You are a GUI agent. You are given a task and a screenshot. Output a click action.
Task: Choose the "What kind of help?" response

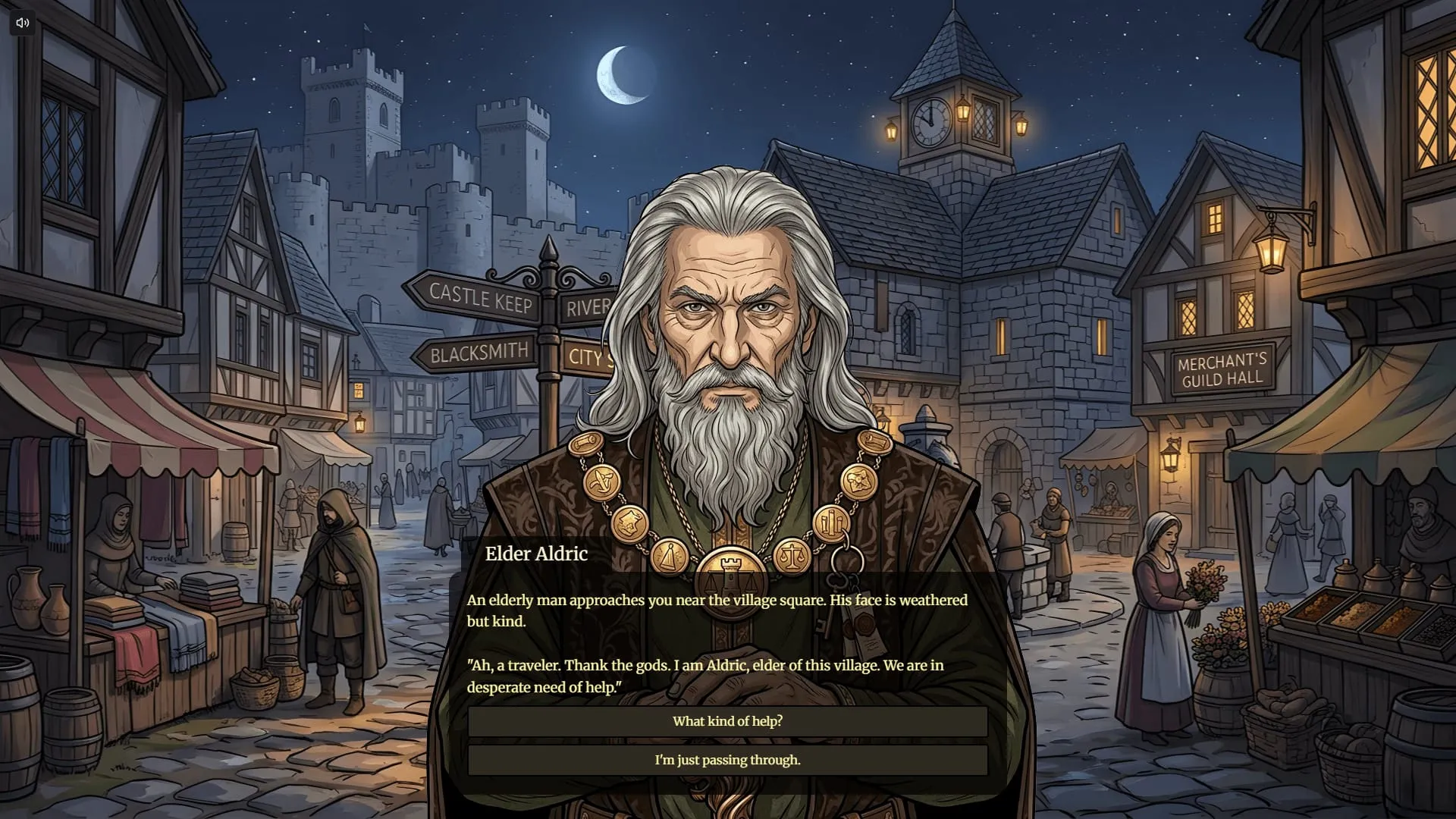[x=728, y=721]
